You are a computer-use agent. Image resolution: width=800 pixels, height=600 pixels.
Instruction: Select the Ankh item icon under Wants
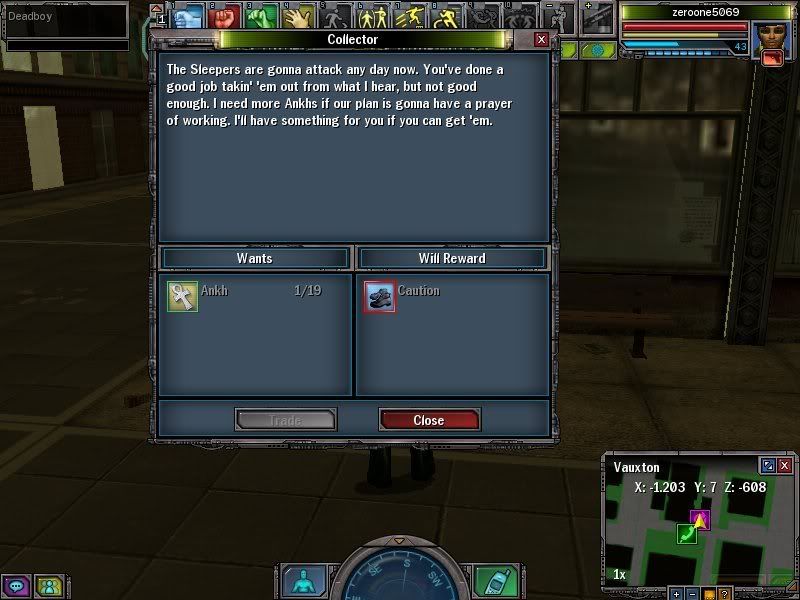182,296
